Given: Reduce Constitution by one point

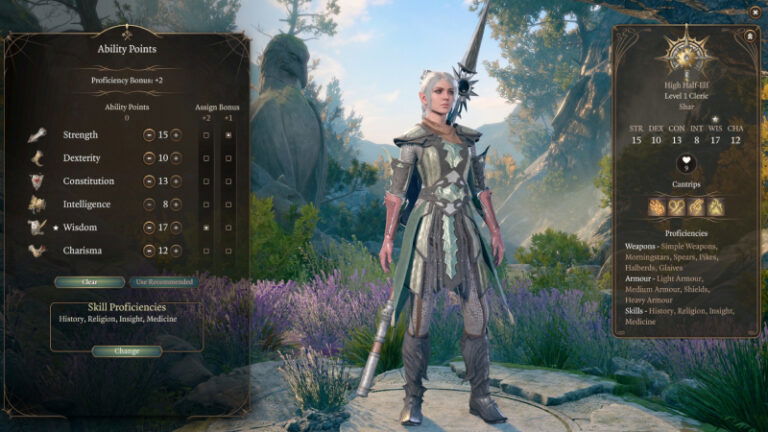Looking at the screenshot, I should [x=149, y=181].
